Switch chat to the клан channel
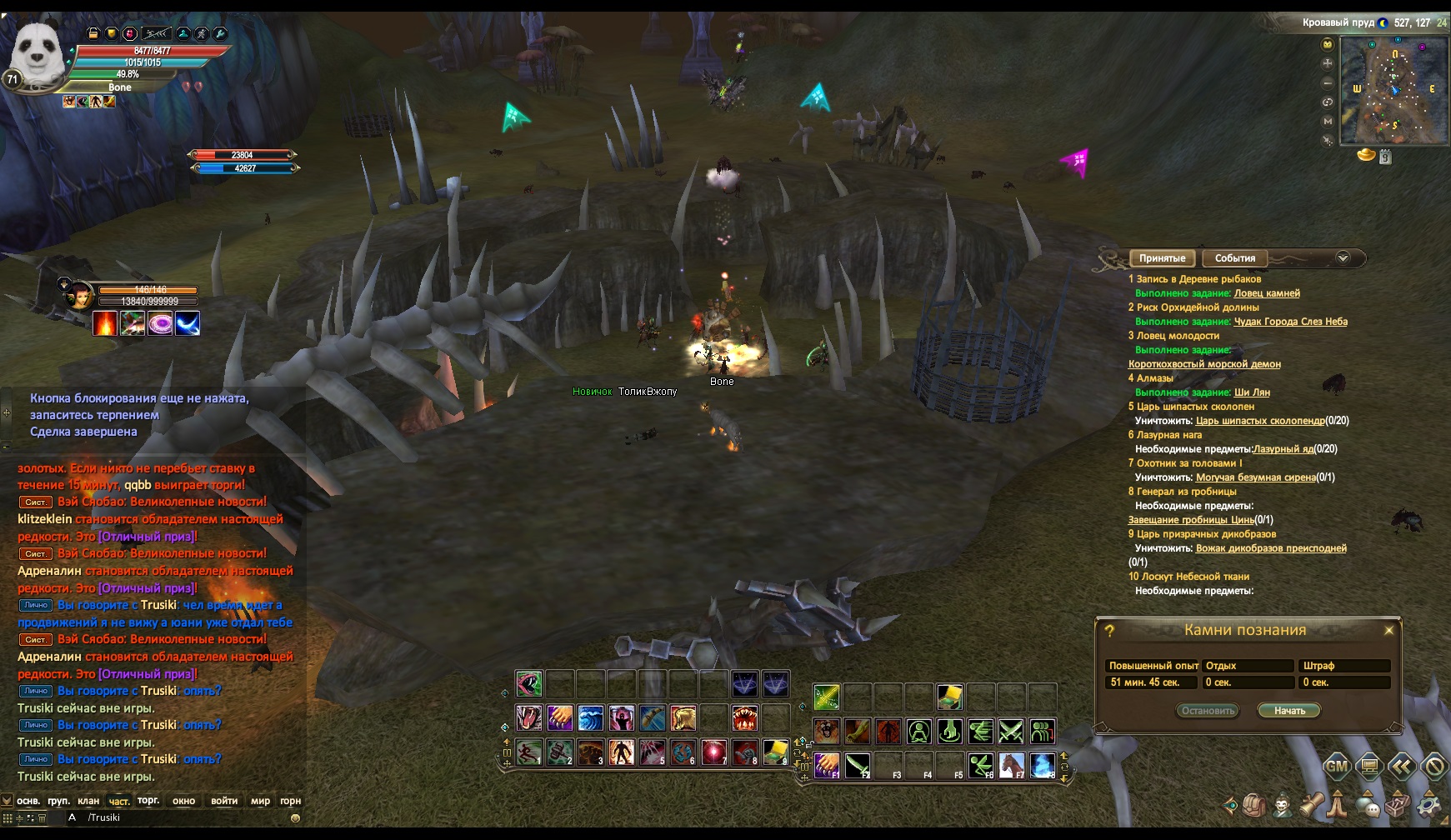Image resolution: width=1451 pixels, height=840 pixels. tap(88, 801)
